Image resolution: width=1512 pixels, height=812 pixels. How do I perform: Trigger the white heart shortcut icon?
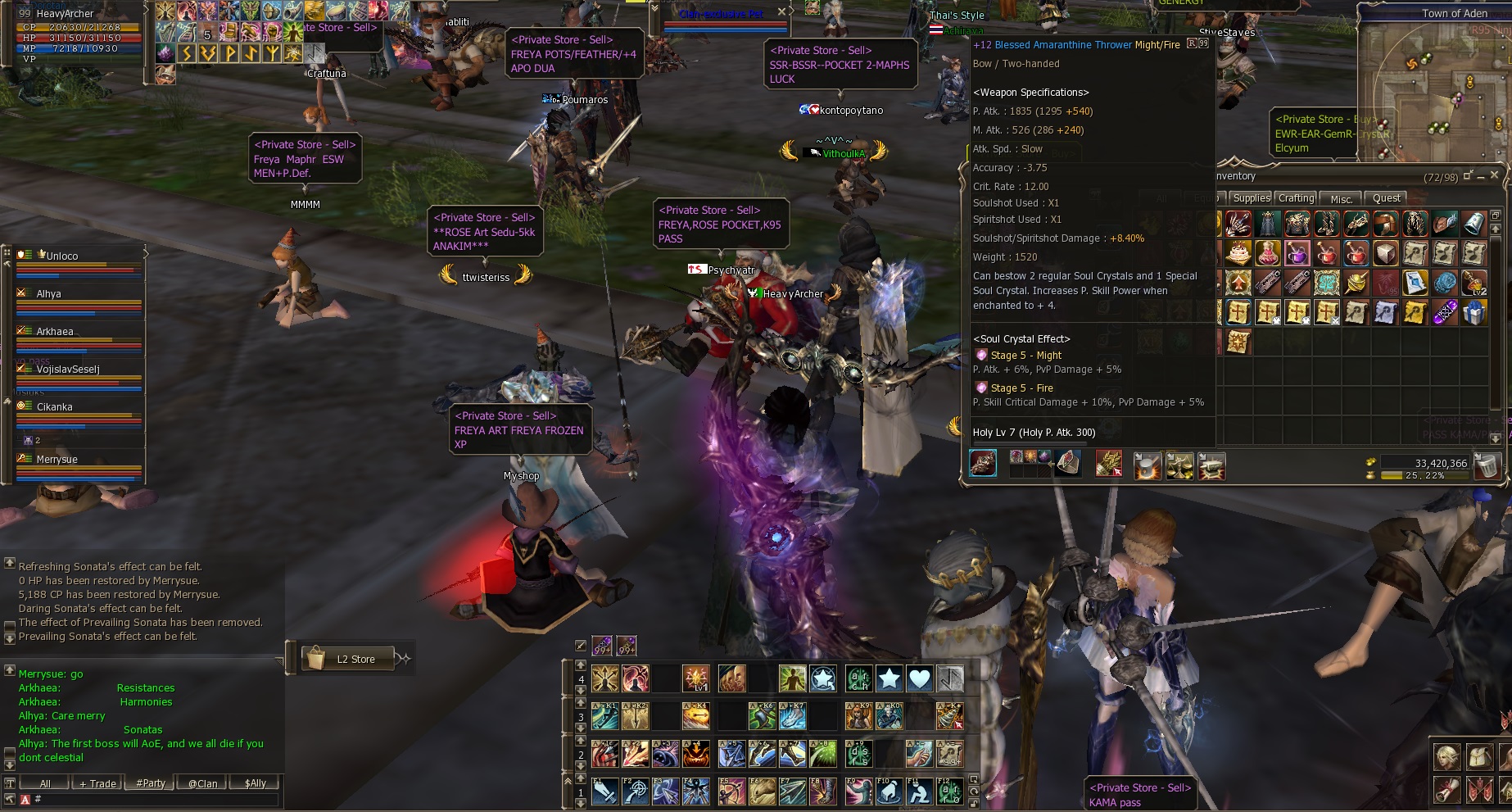(920, 678)
